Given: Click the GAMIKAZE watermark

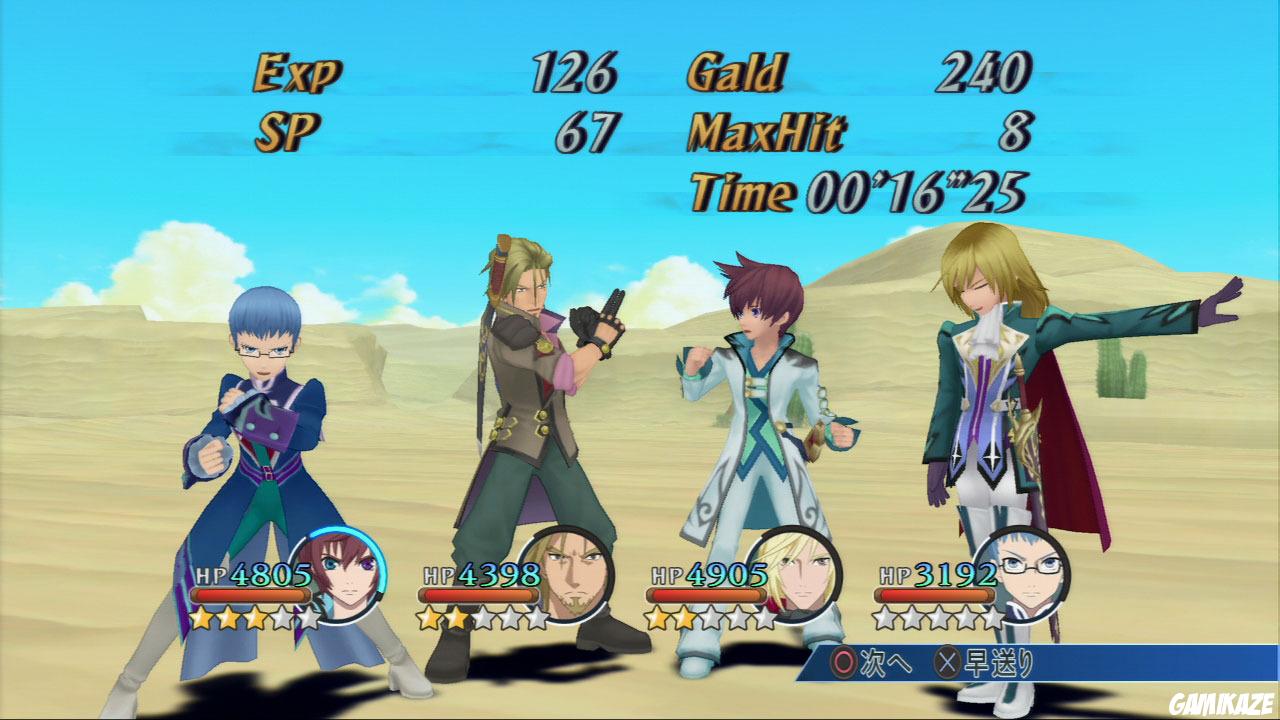Looking at the screenshot, I should [1222, 704].
